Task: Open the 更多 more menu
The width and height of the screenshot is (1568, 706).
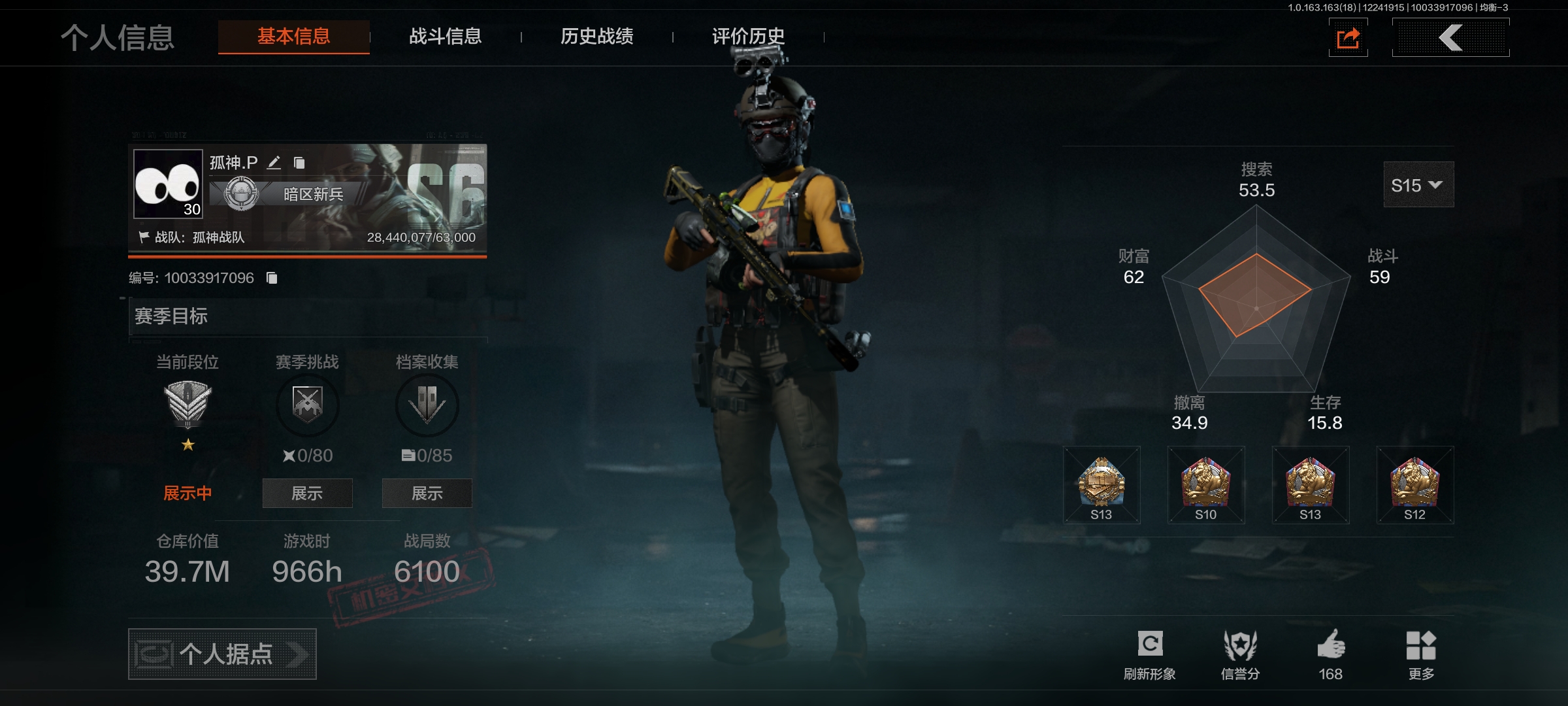Action: 1421,654
